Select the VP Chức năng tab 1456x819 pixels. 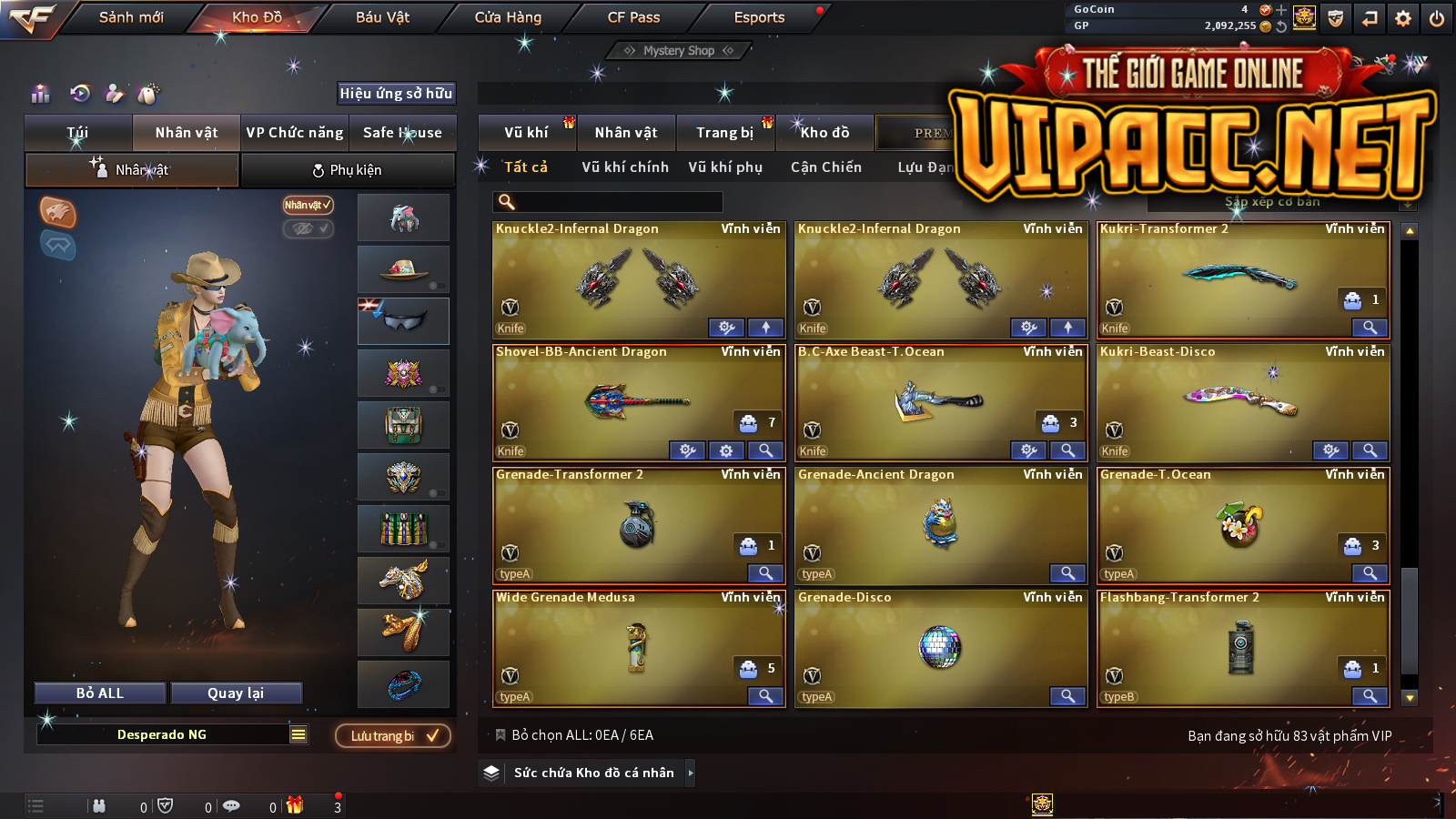295,133
